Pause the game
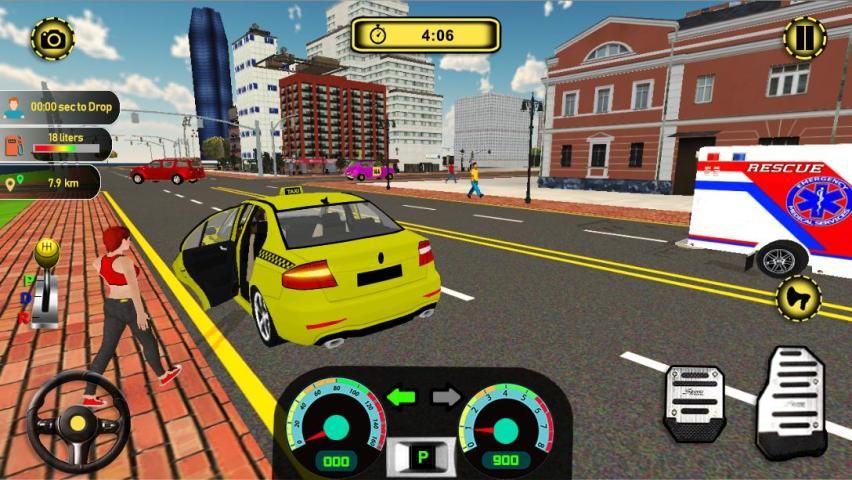 (x=804, y=39)
